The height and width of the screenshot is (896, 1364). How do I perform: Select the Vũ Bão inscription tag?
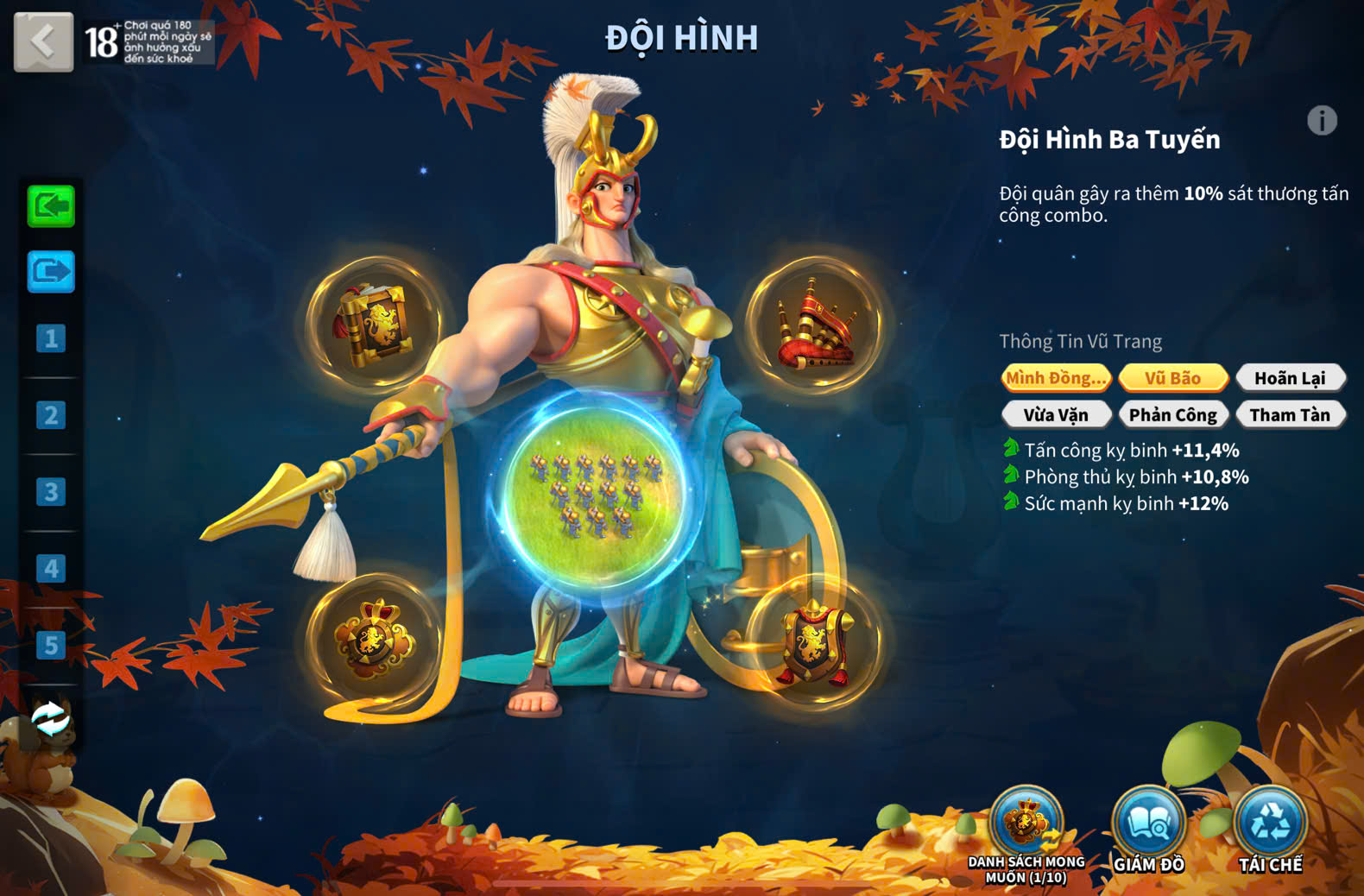(1173, 378)
